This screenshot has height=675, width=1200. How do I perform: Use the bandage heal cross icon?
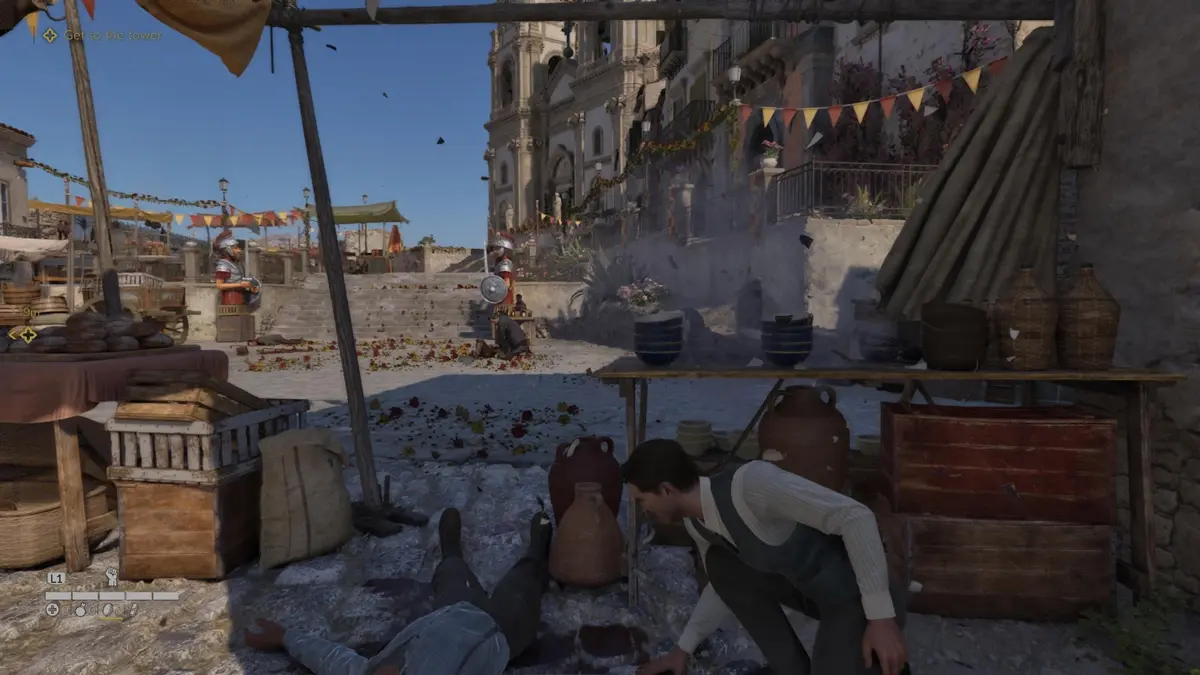coord(52,609)
